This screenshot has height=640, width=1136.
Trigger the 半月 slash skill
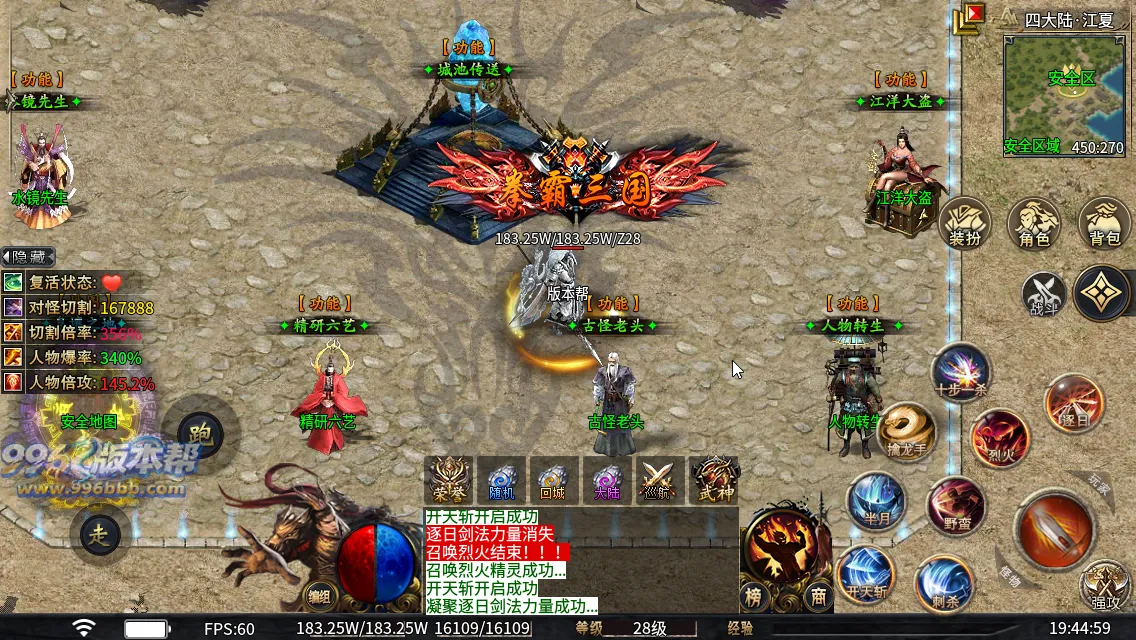(876, 501)
